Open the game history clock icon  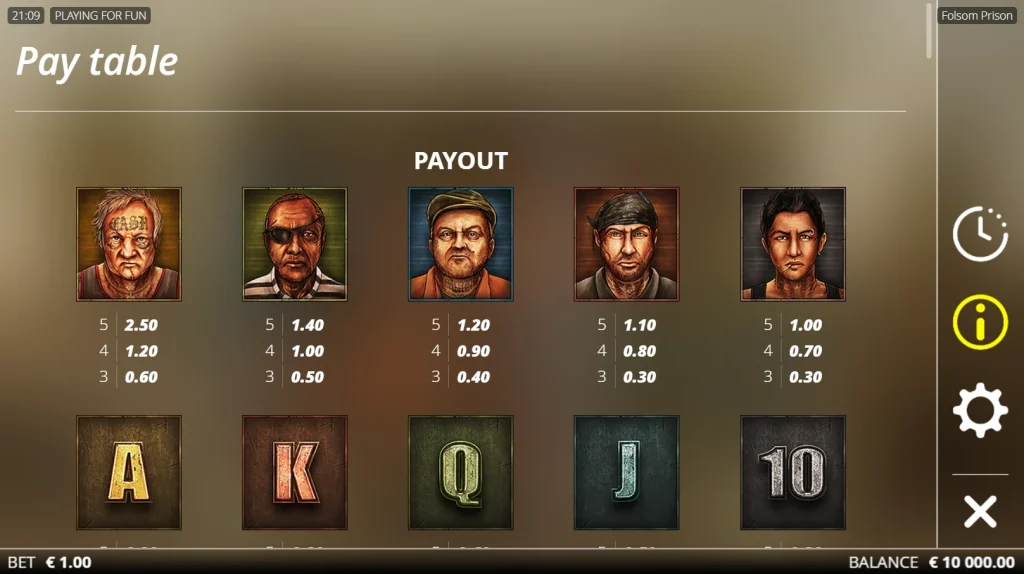980,234
